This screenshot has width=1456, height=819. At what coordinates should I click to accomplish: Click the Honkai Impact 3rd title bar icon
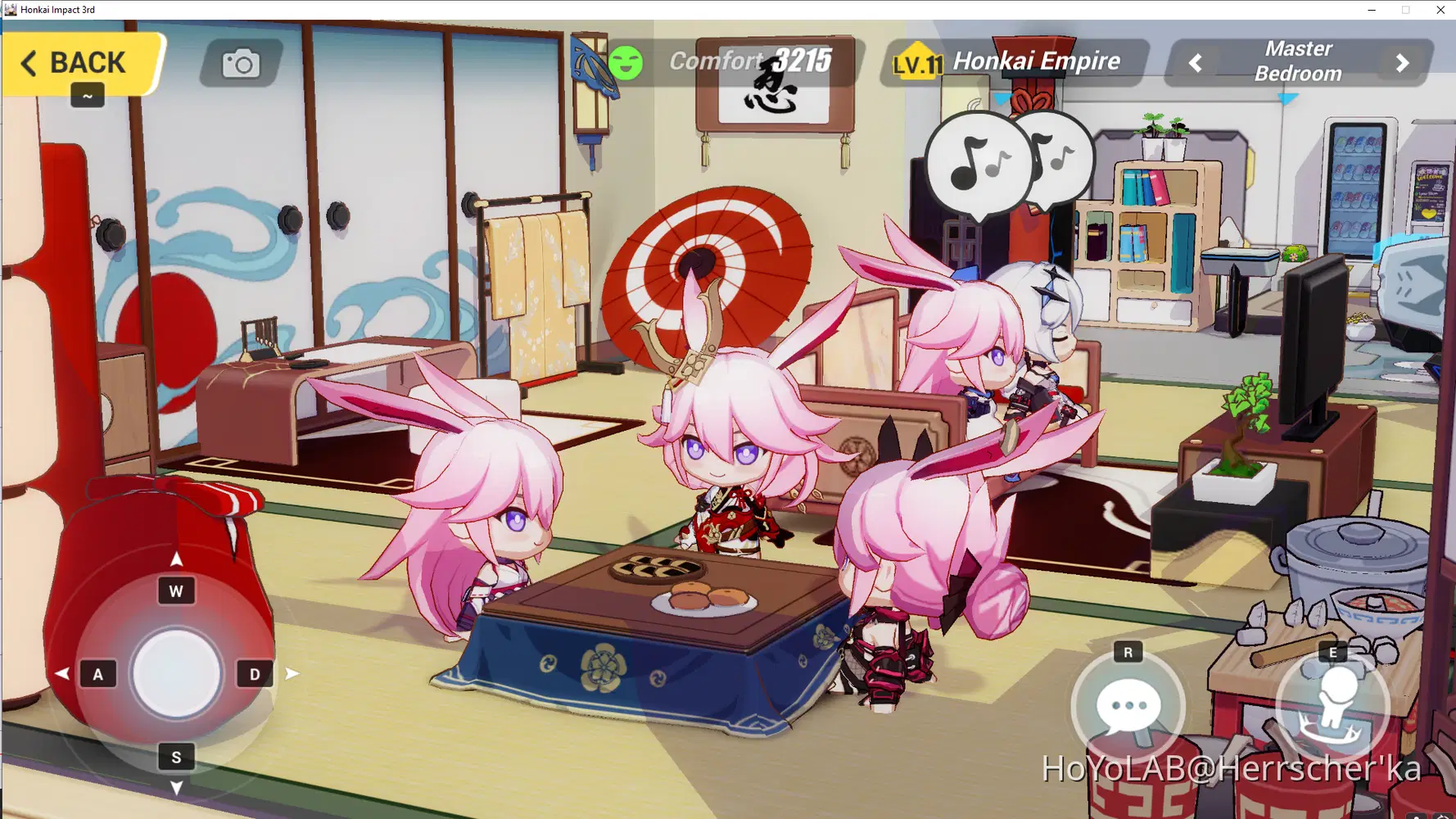[10, 9]
